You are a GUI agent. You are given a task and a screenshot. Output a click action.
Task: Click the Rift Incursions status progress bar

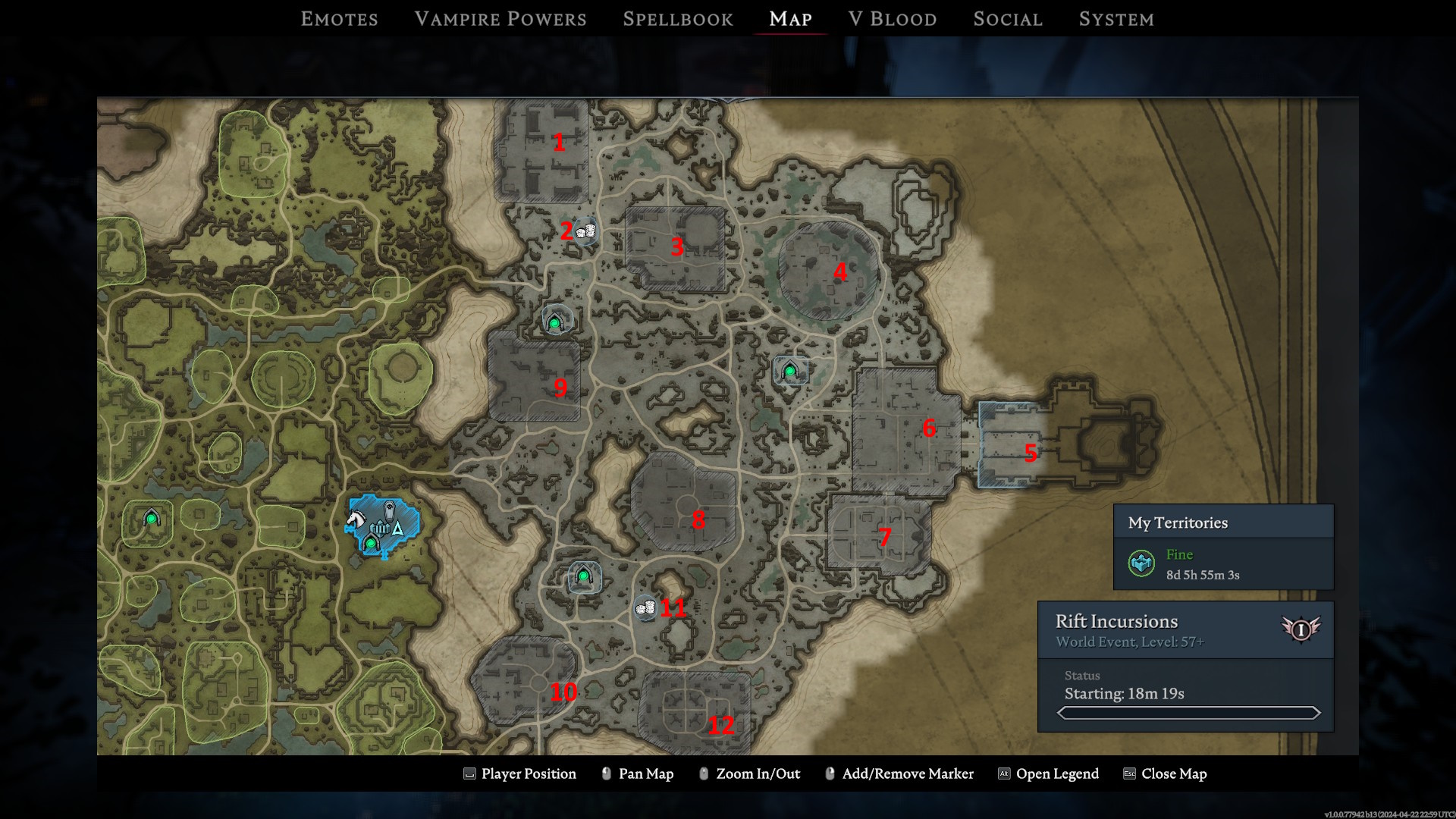pyautogui.click(x=1188, y=713)
